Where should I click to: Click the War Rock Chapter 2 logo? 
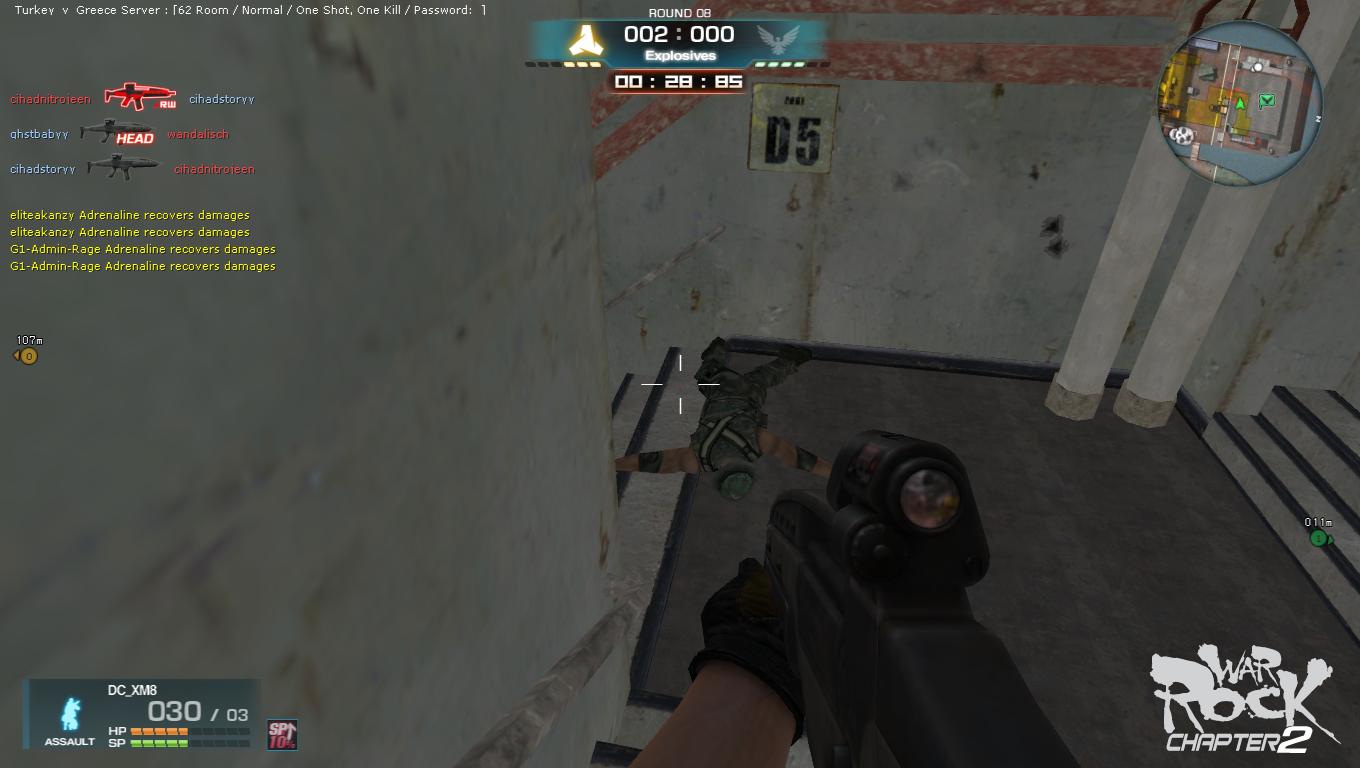(1244, 700)
